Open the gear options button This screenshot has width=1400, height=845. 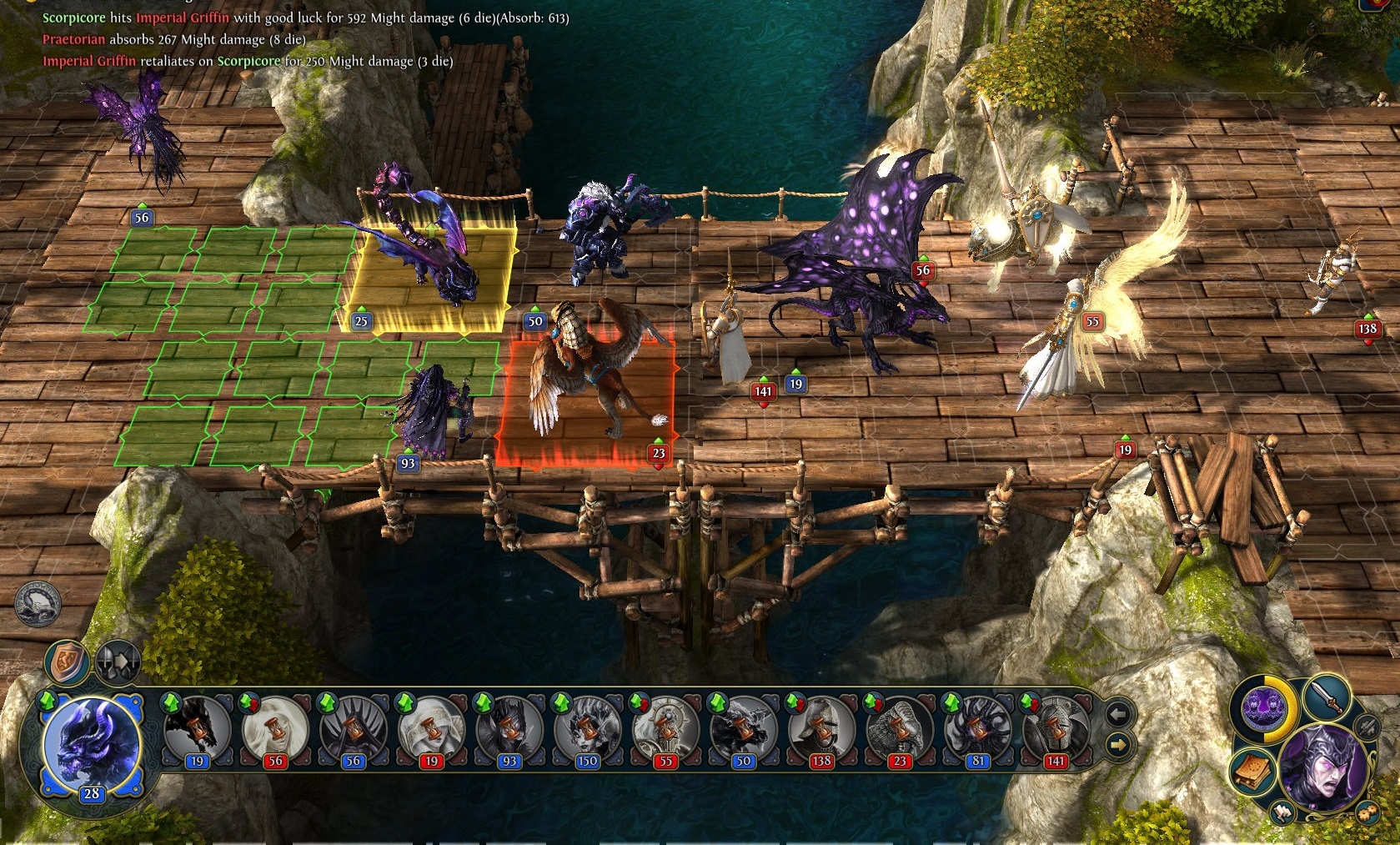click(x=1367, y=812)
